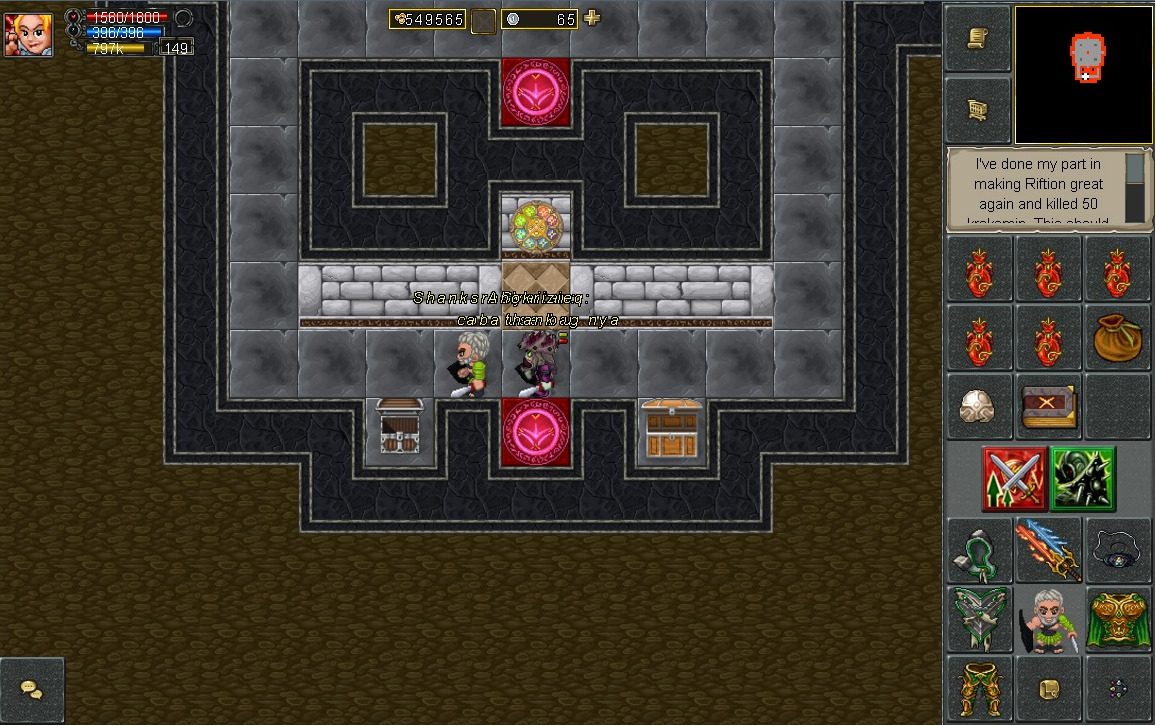Select the spellbook with red X

click(x=1048, y=407)
